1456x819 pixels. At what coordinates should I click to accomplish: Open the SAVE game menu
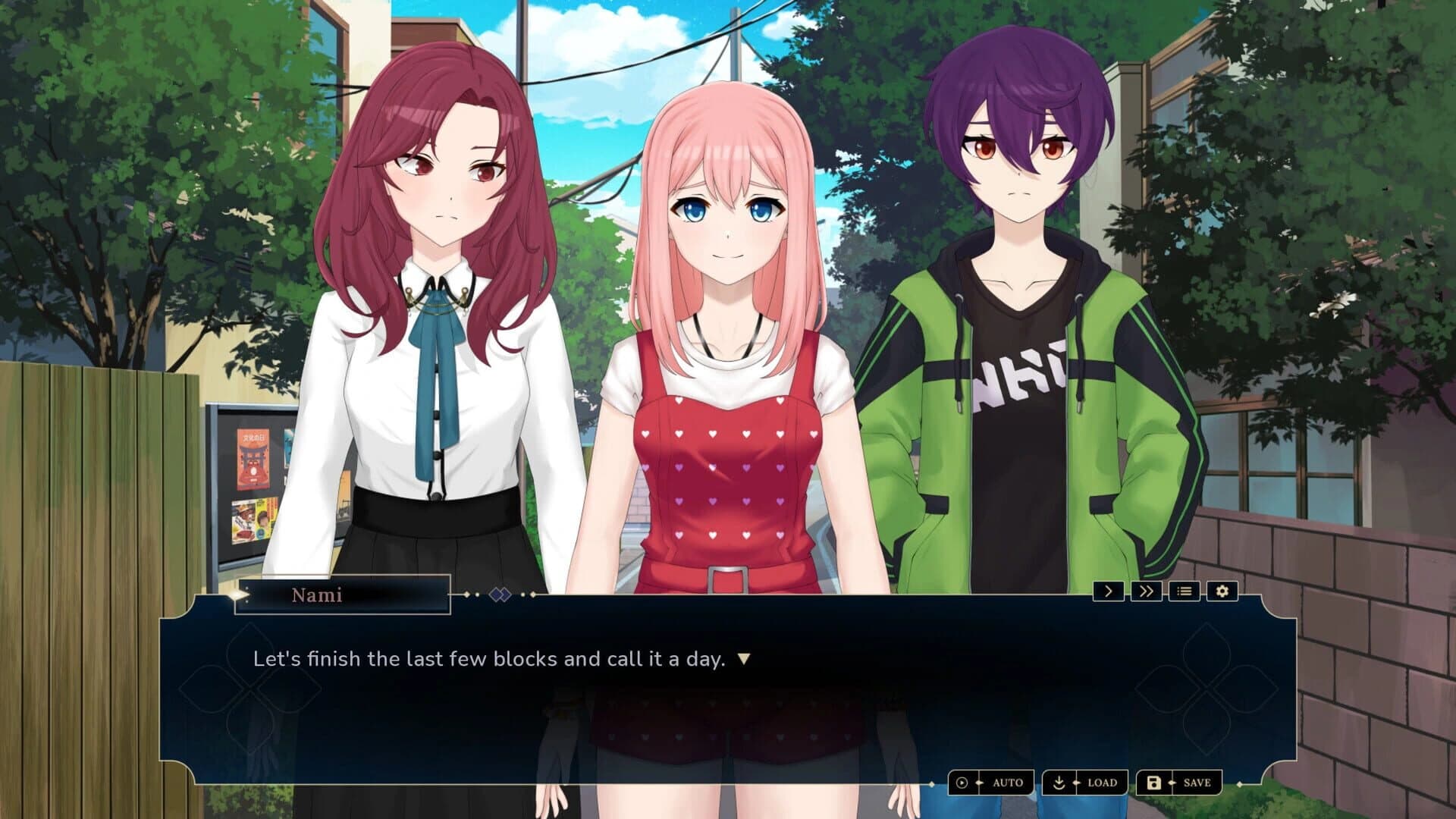pyautogui.click(x=1179, y=783)
